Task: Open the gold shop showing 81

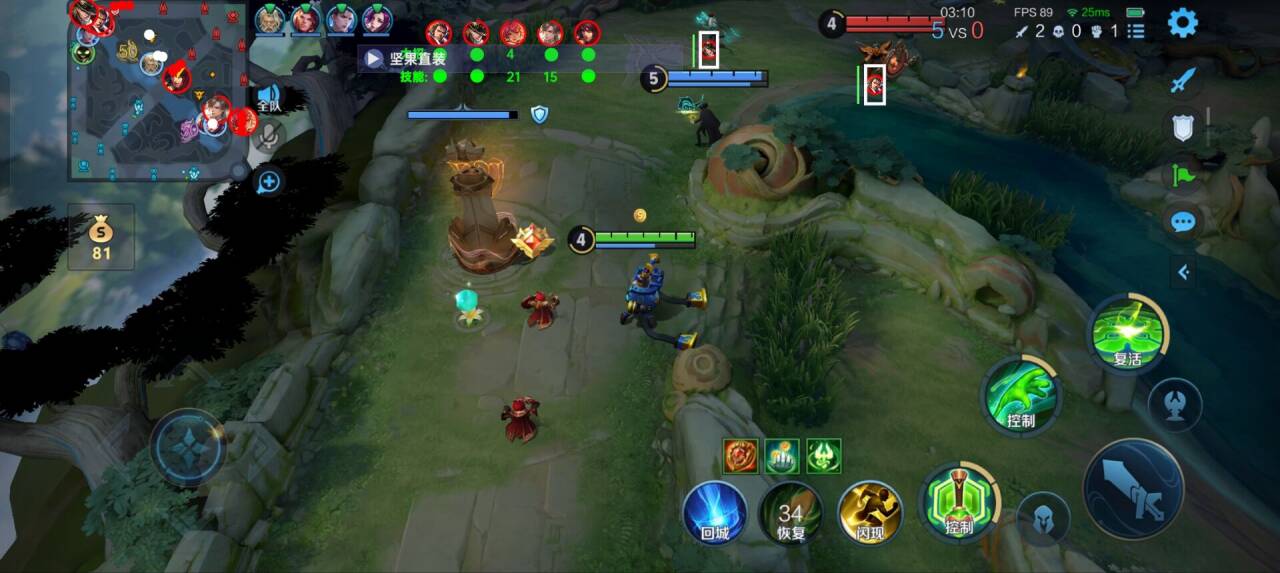Action: [100, 238]
